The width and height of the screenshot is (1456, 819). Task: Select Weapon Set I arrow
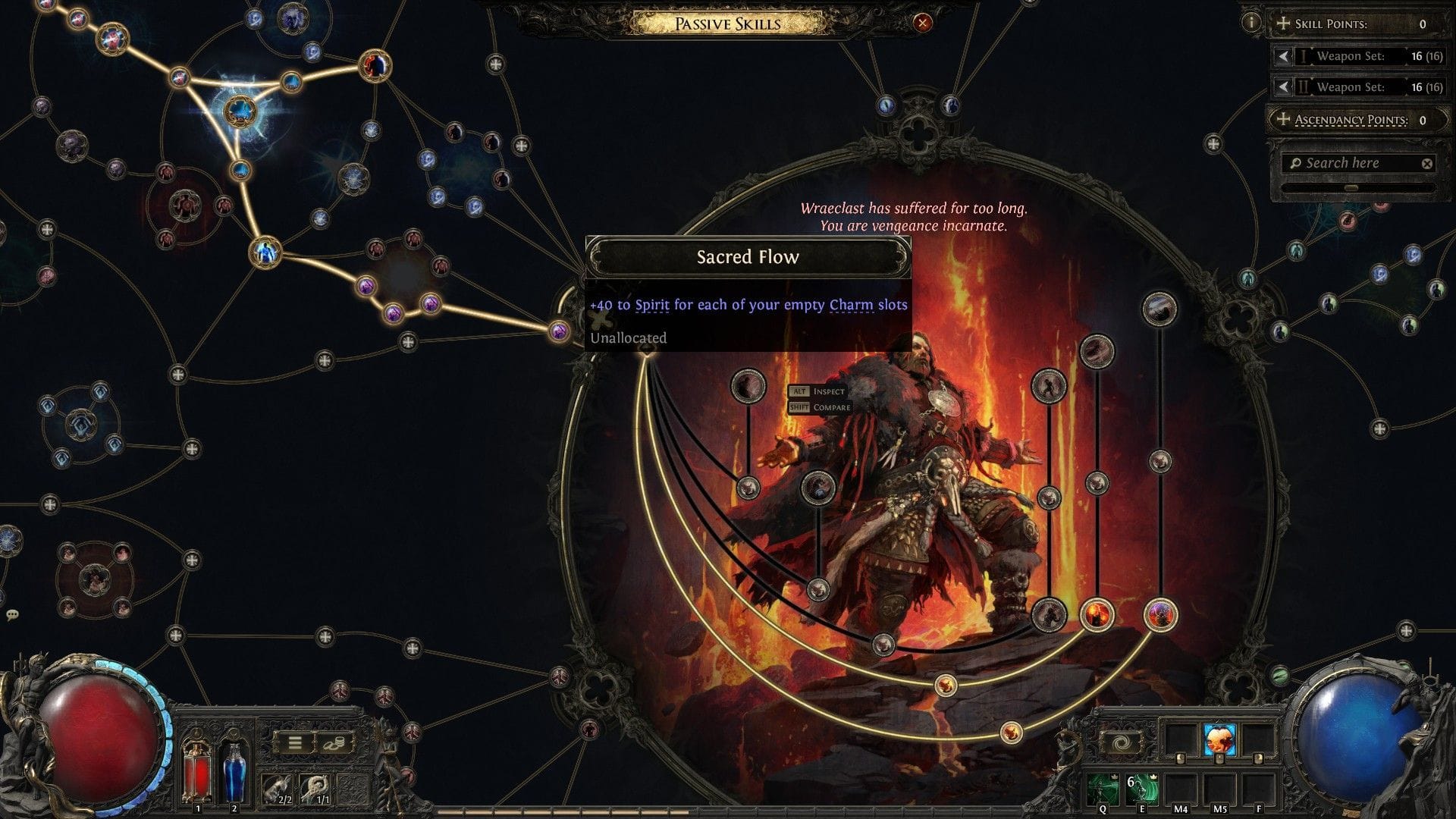click(x=1282, y=56)
